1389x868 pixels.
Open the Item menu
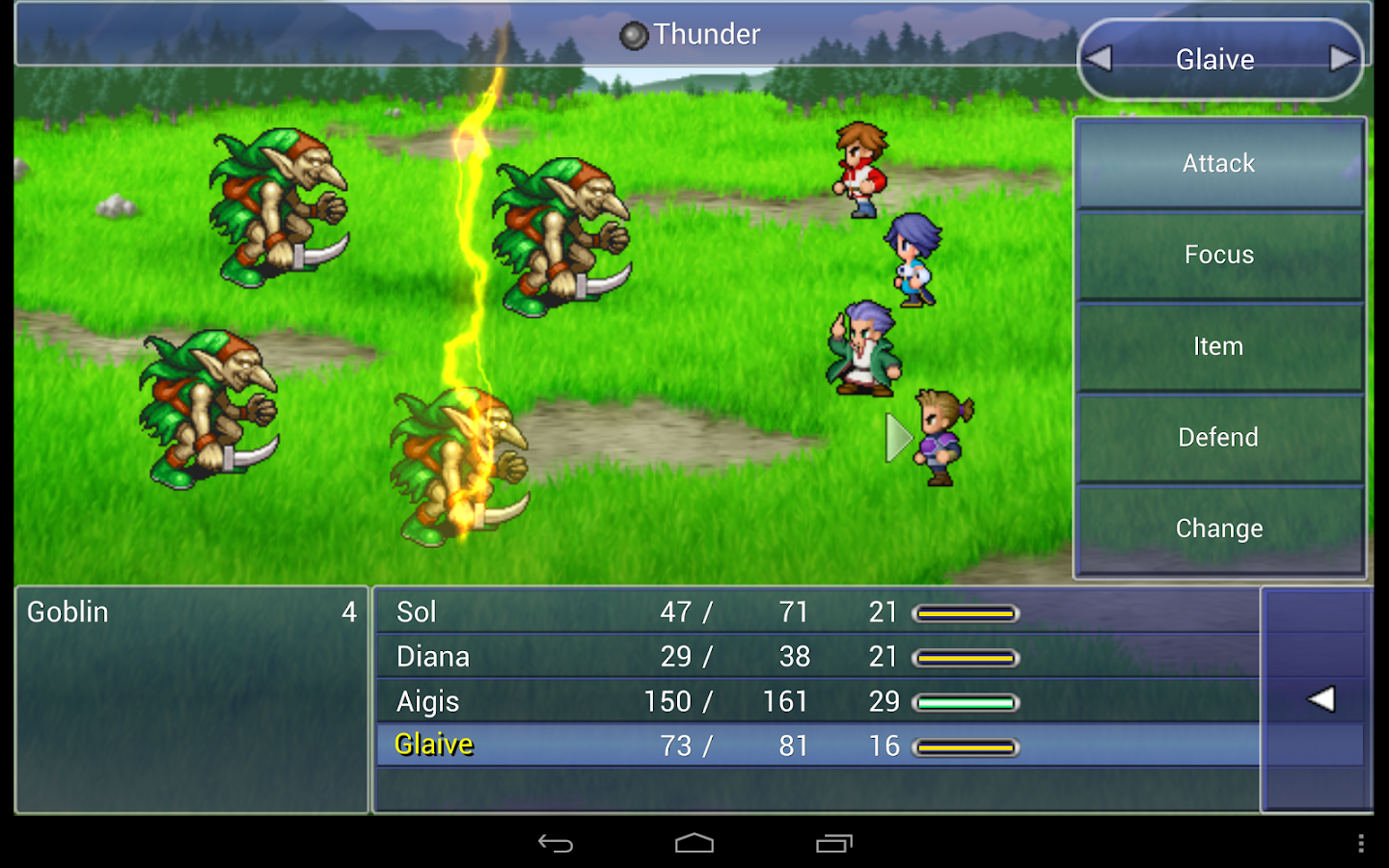click(1219, 346)
